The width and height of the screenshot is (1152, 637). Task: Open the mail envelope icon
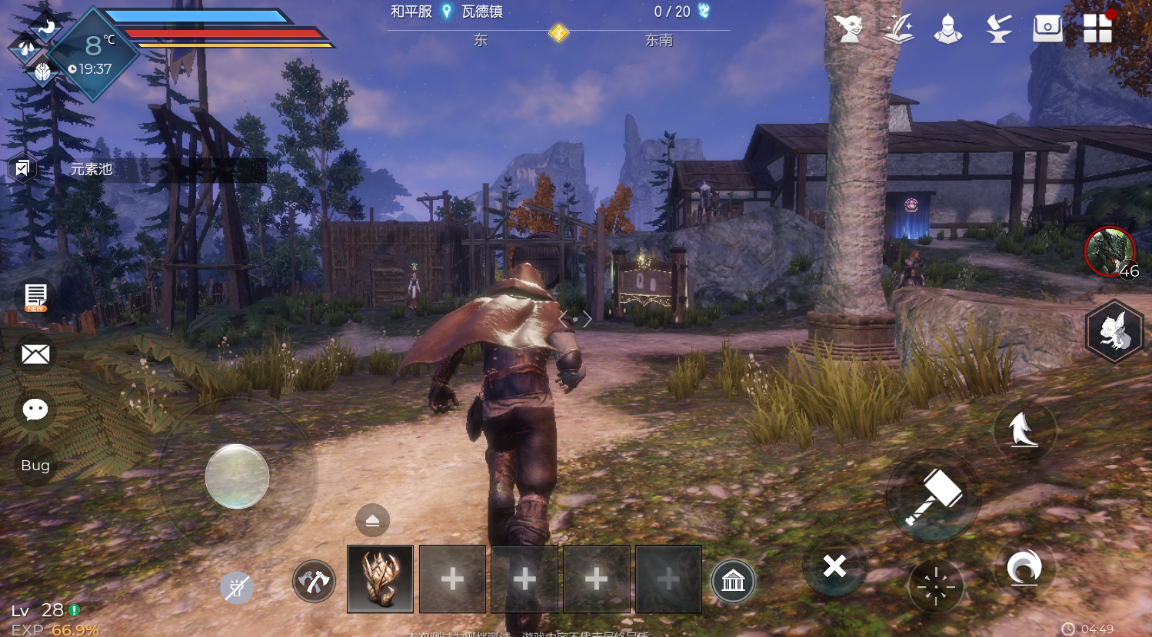(36, 353)
